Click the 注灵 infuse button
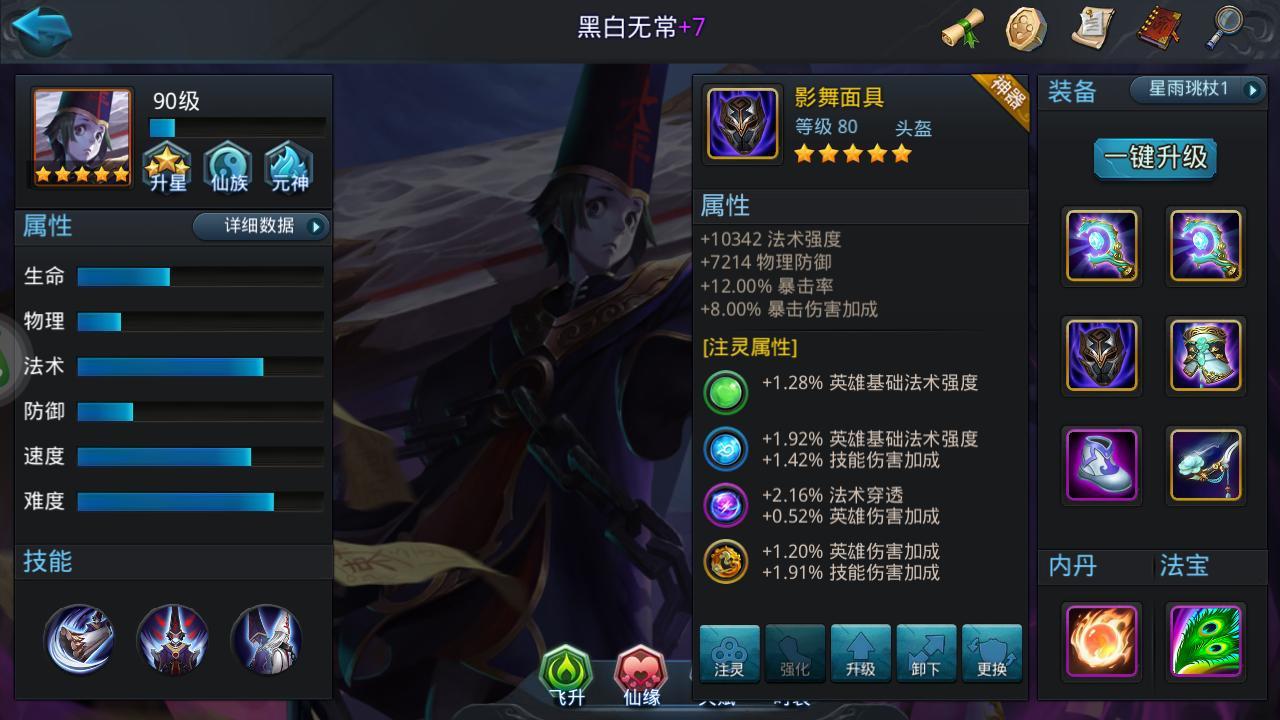1280x720 pixels. [727, 655]
